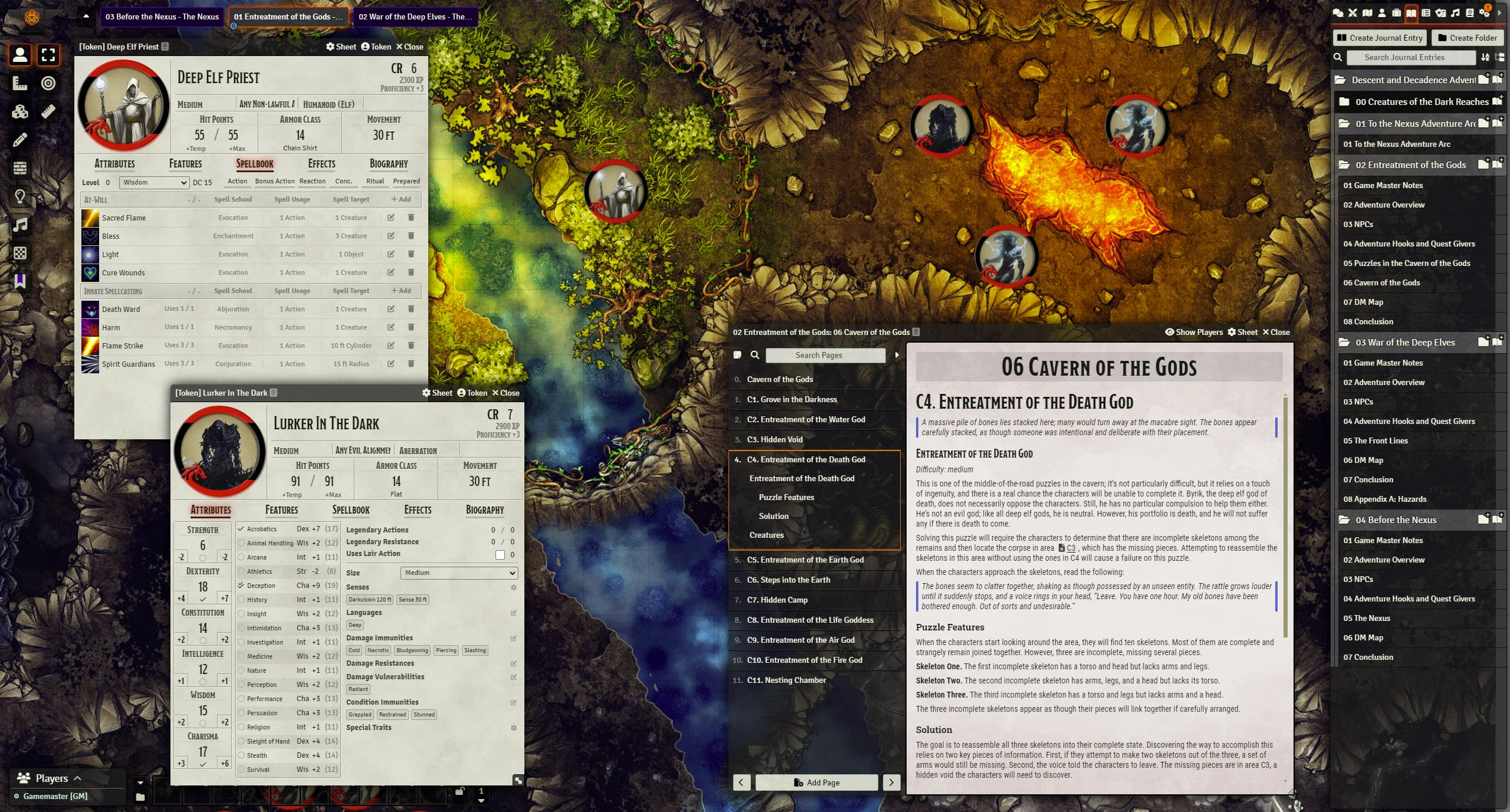This screenshot has width=1510, height=812.
Task: Go to C5. Entreatment of the Earth God
Action: [805, 560]
